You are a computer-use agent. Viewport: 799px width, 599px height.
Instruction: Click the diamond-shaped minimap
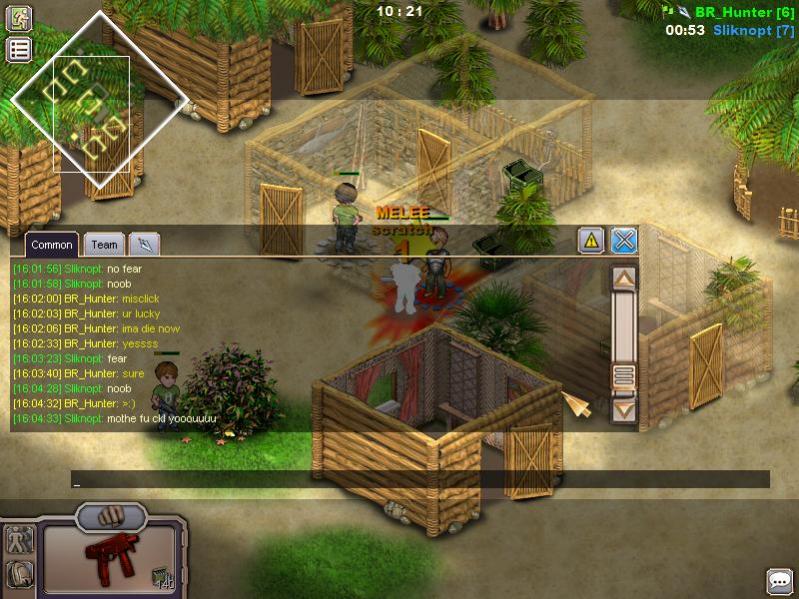[99, 99]
